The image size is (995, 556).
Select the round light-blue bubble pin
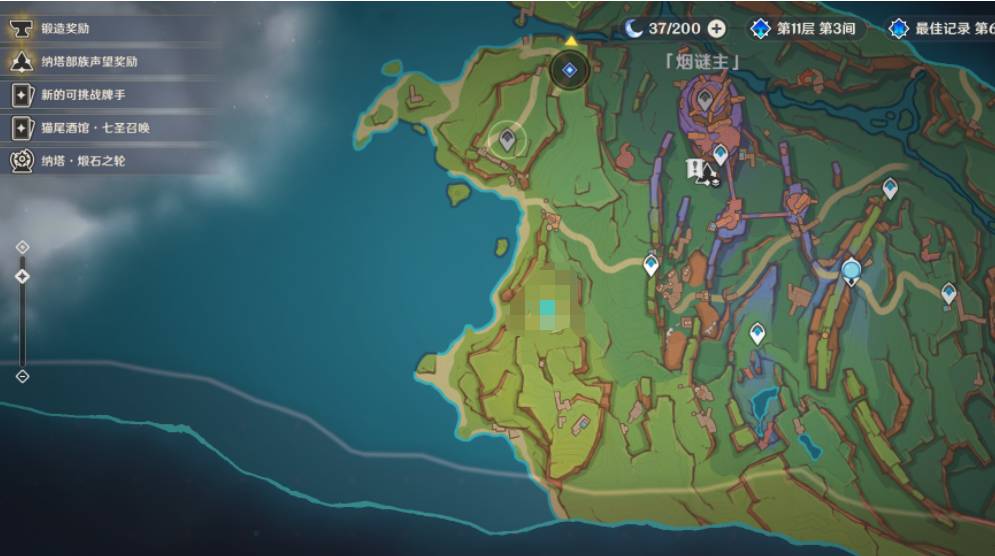[x=851, y=269]
